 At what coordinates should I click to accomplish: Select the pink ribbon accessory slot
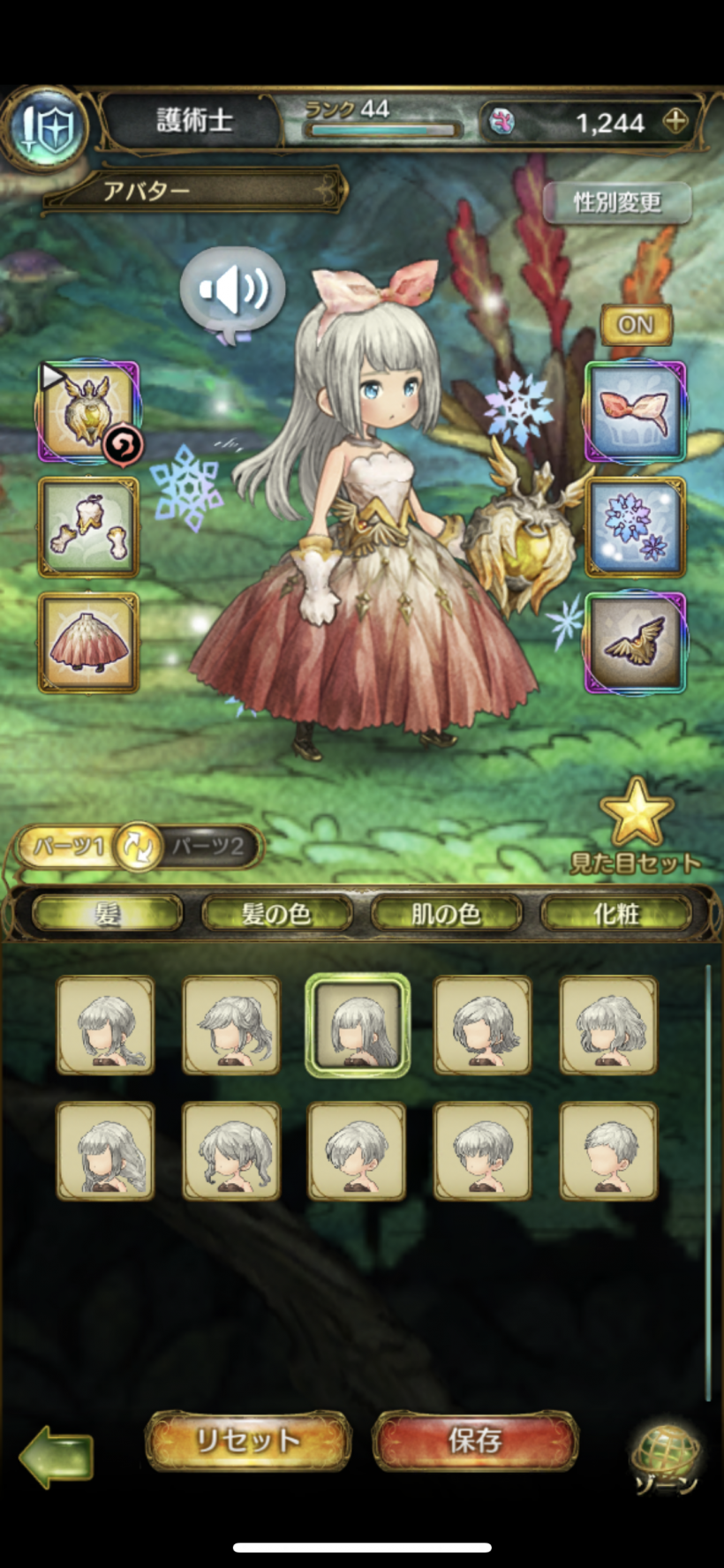point(636,411)
